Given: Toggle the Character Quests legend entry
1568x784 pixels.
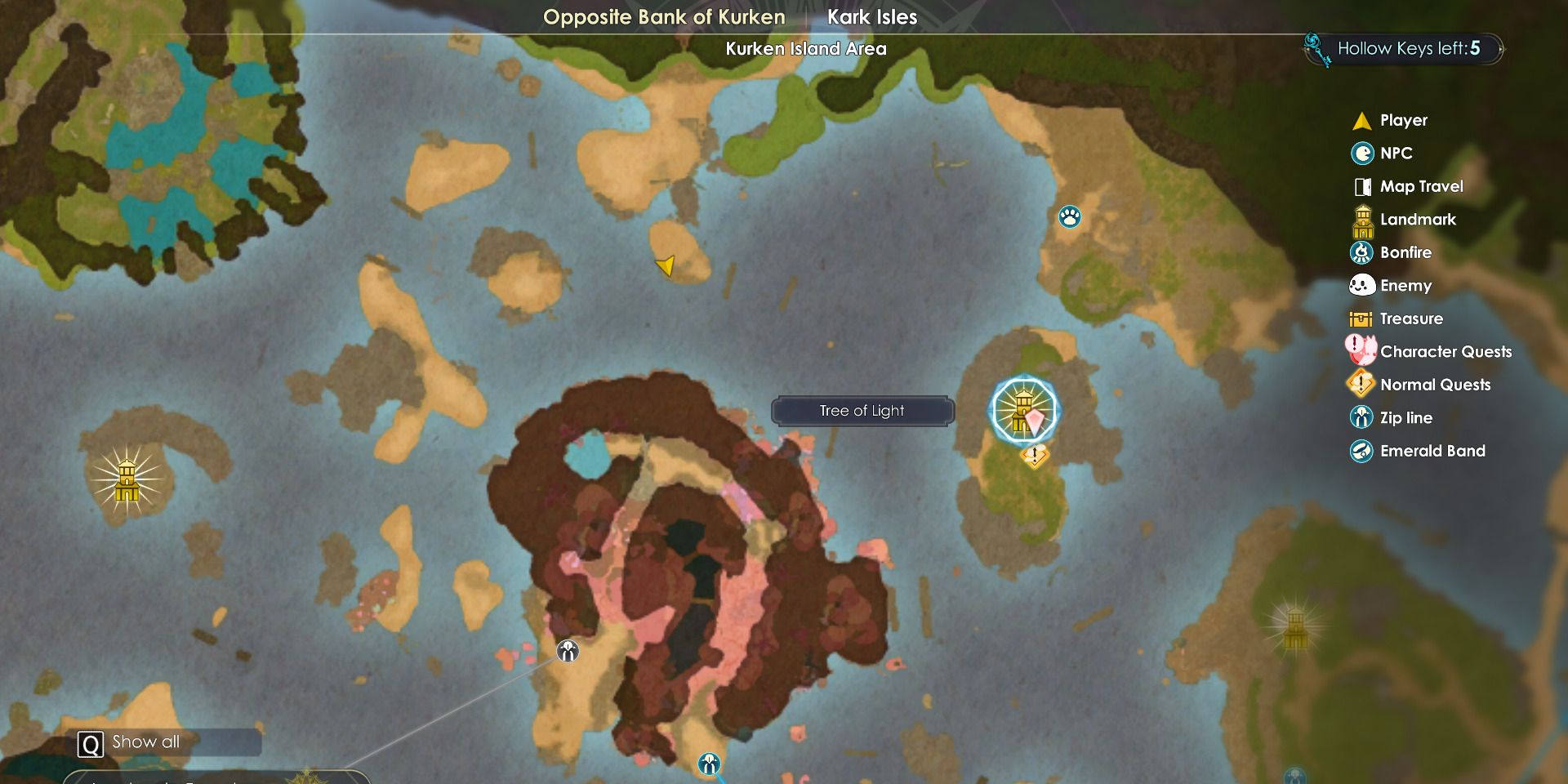Looking at the screenshot, I should click(1445, 352).
